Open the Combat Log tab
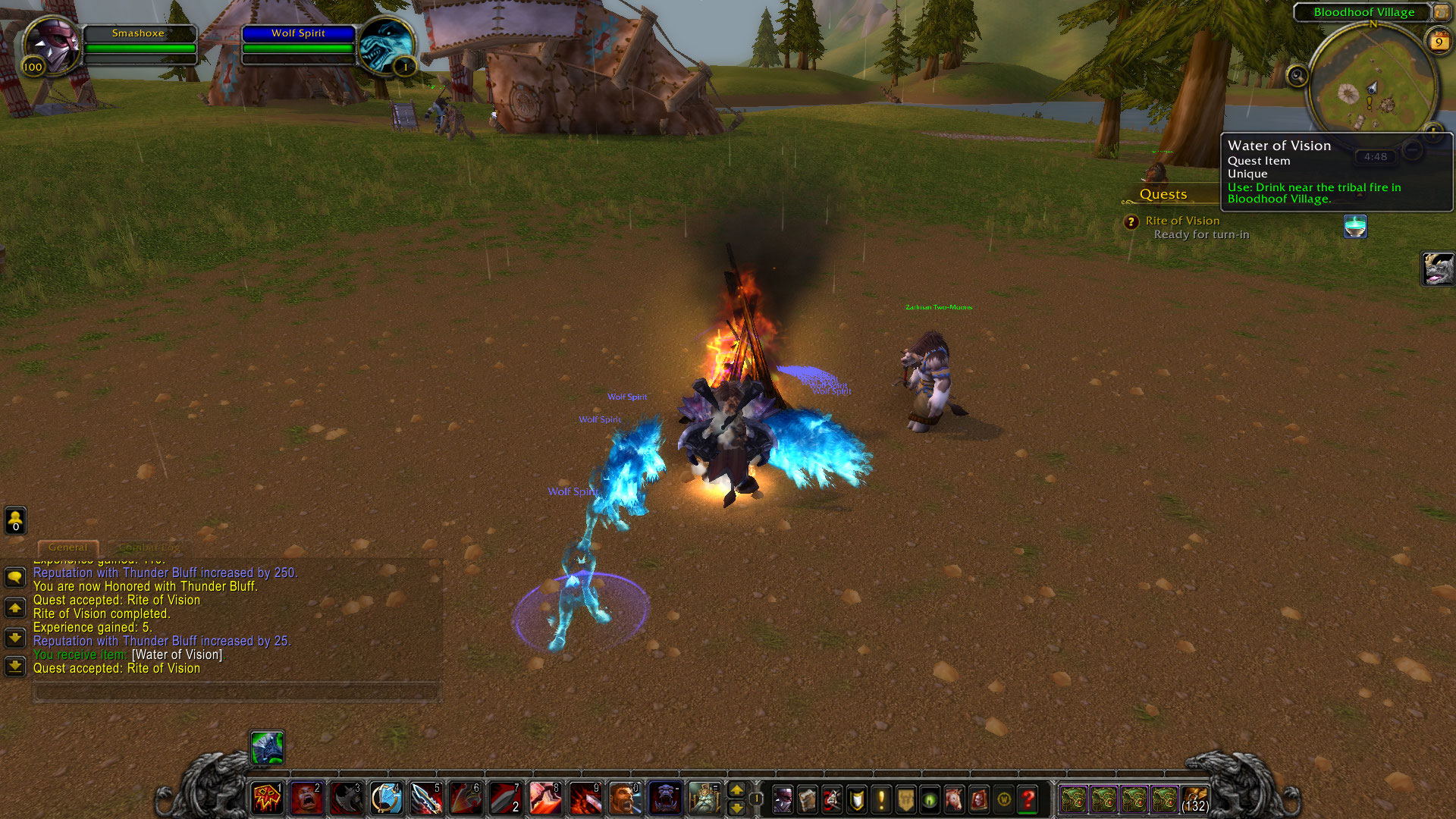The width and height of the screenshot is (1456, 819). point(149,548)
